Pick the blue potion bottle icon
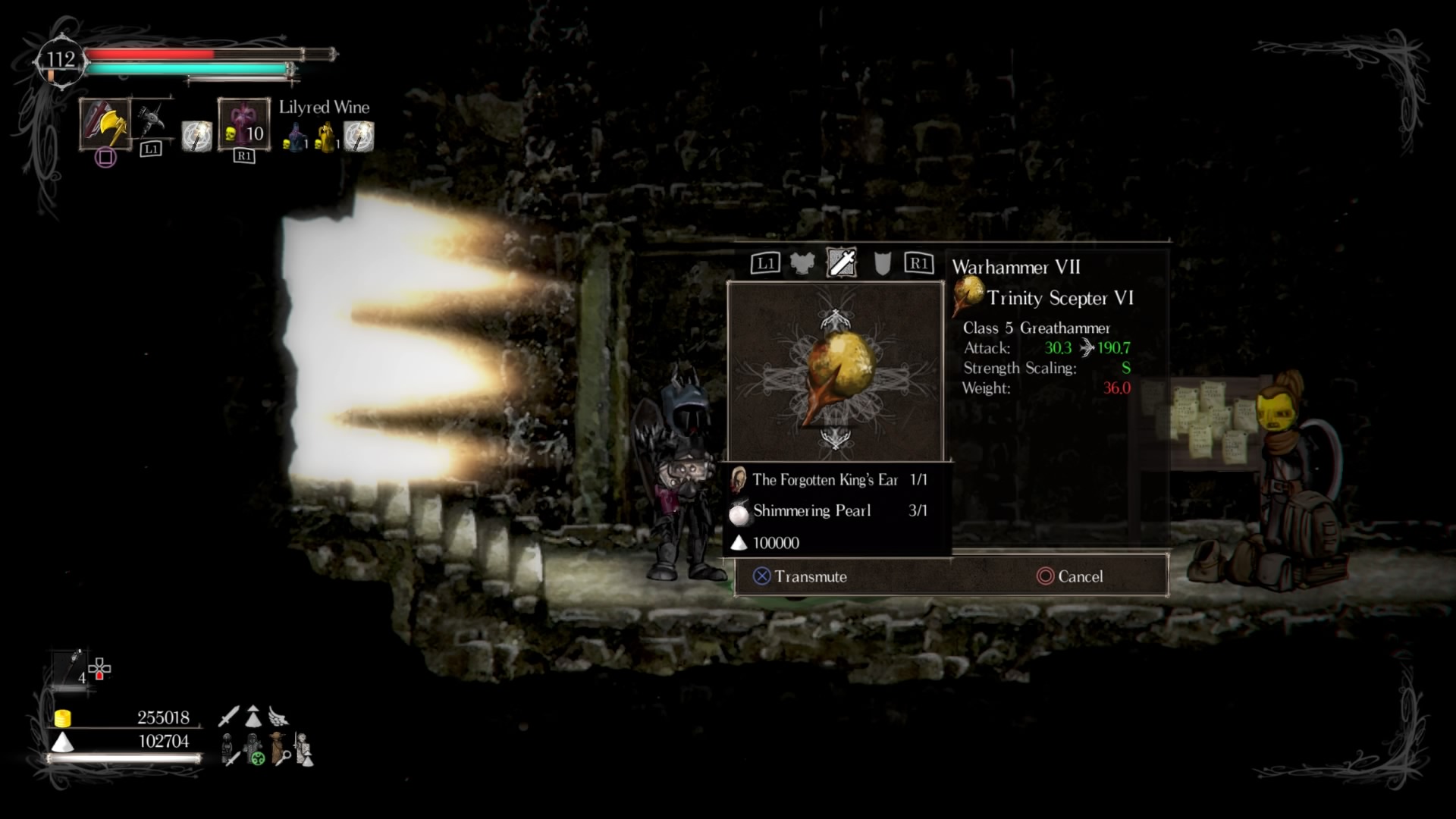Image resolution: width=1456 pixels, height=819 pixels. pos(295,139)
